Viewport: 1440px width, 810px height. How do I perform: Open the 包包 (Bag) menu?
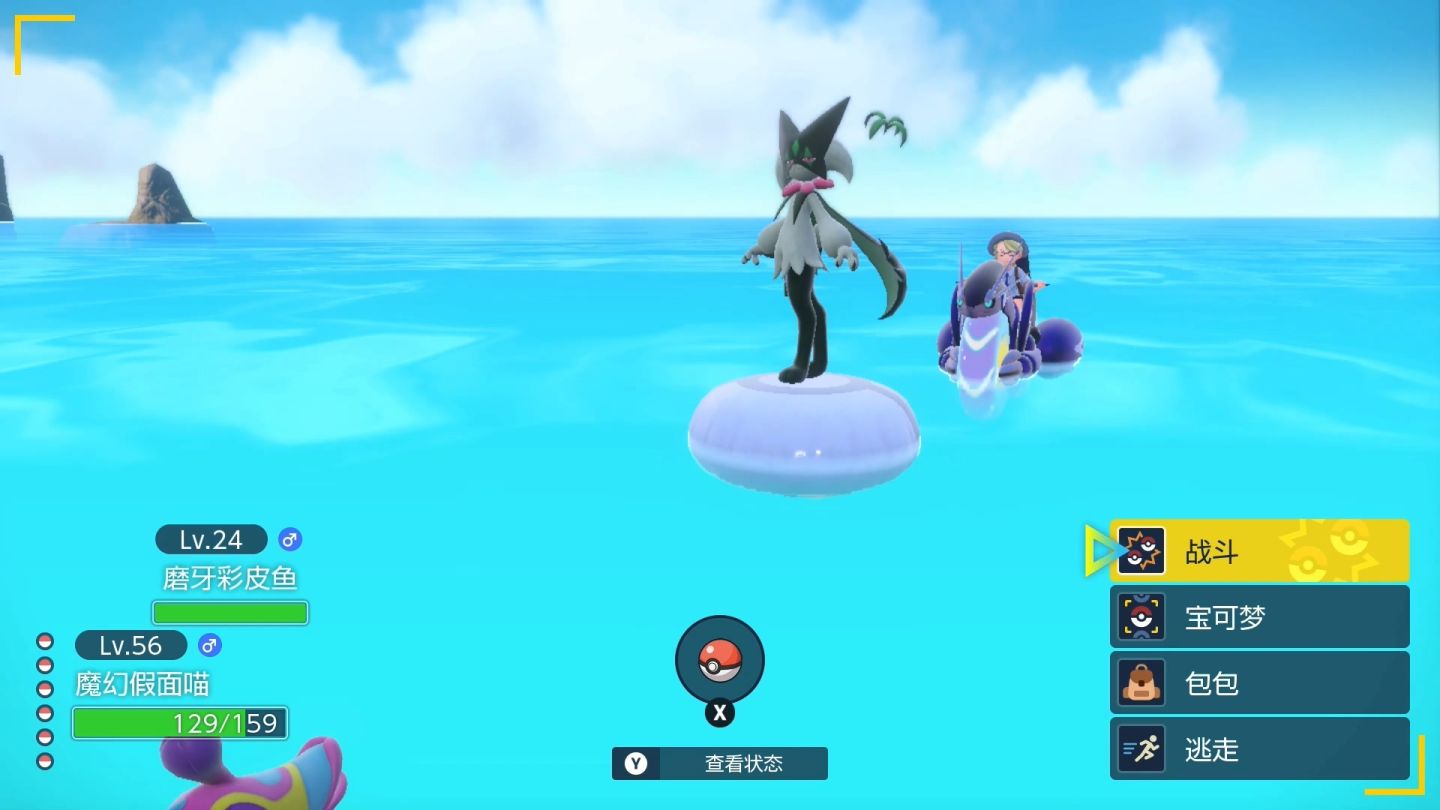[1258, 683]
